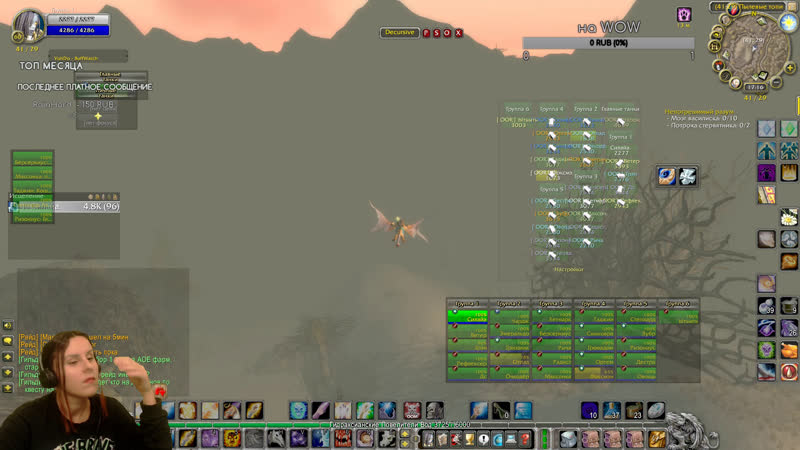
Task: Click the red P button beside Decursive
Action: [x=426, y=33]
